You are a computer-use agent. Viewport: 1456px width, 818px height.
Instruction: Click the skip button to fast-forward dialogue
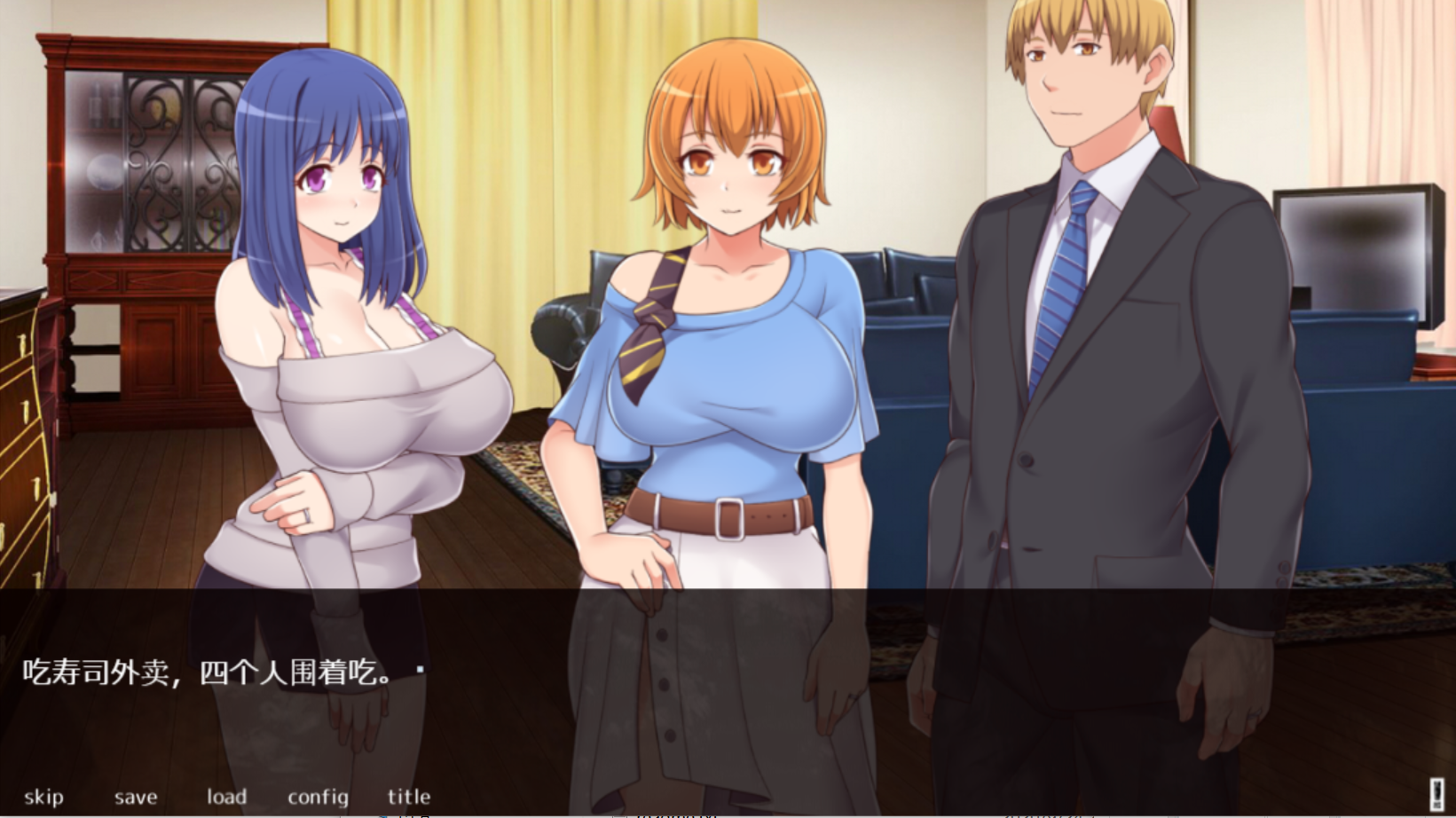[44, 796]
